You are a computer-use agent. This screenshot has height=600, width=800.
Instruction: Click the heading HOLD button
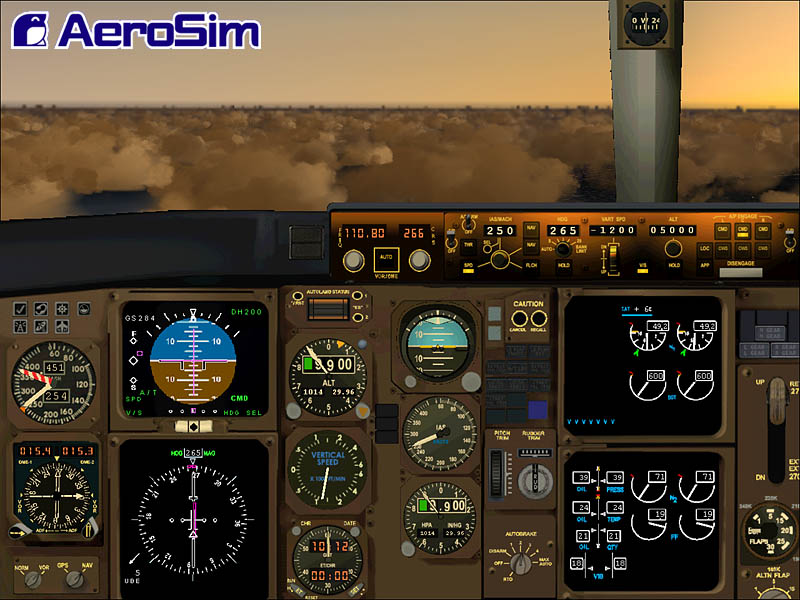563,264
